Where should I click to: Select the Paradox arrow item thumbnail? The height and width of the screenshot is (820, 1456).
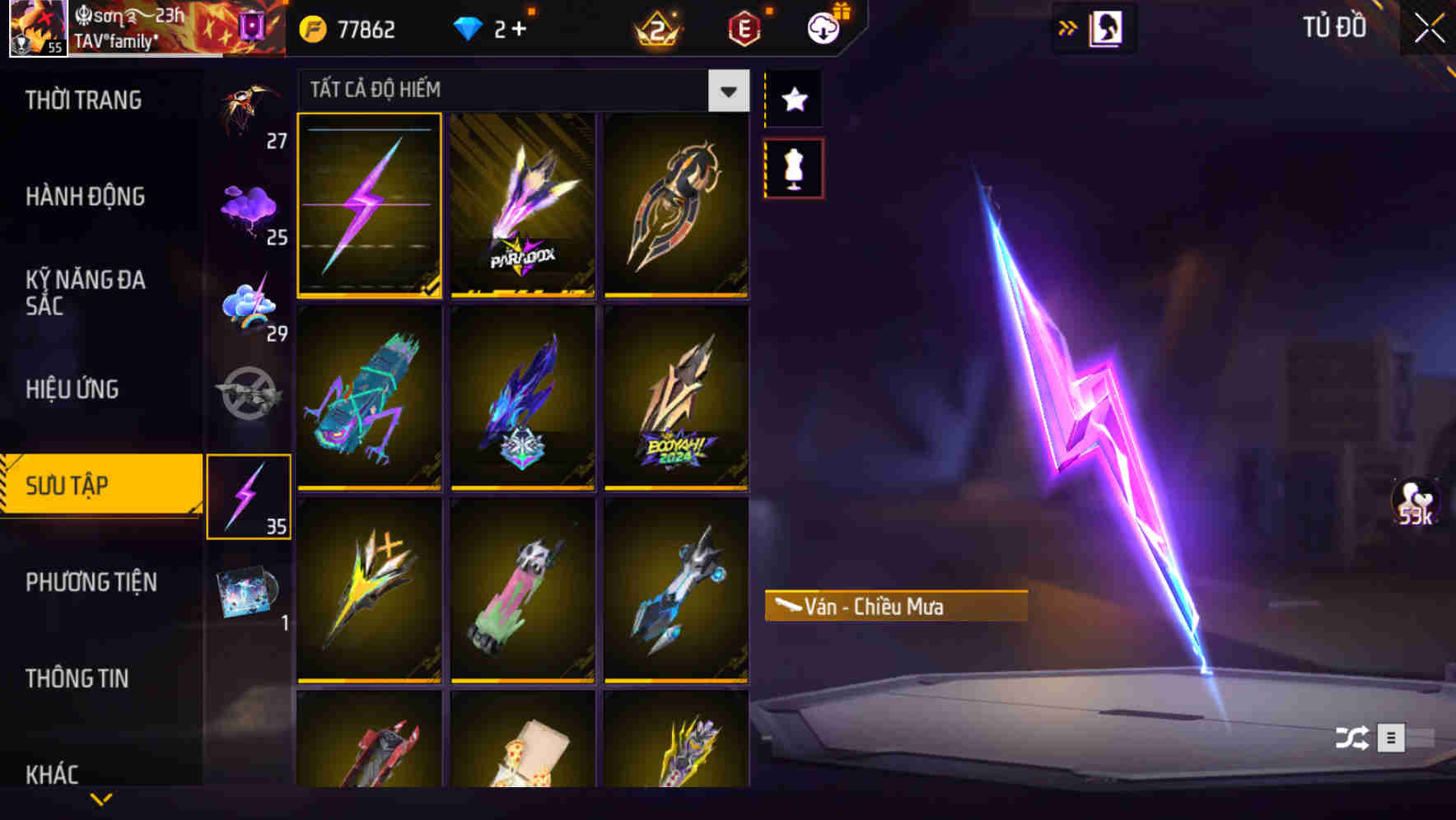524,206
